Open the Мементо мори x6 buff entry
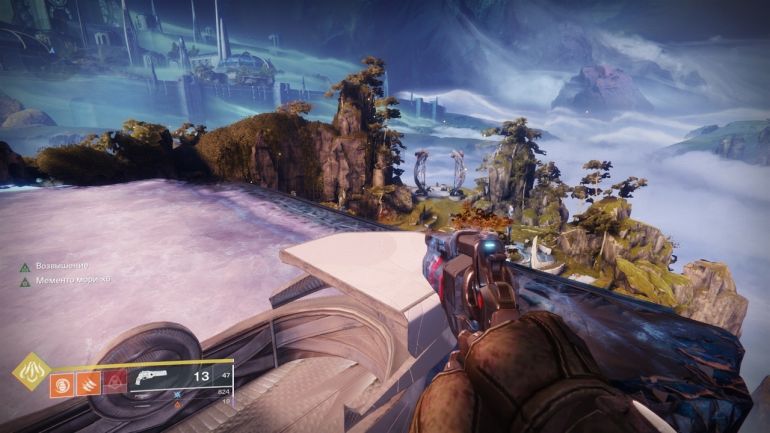 (x=62, y=280)
